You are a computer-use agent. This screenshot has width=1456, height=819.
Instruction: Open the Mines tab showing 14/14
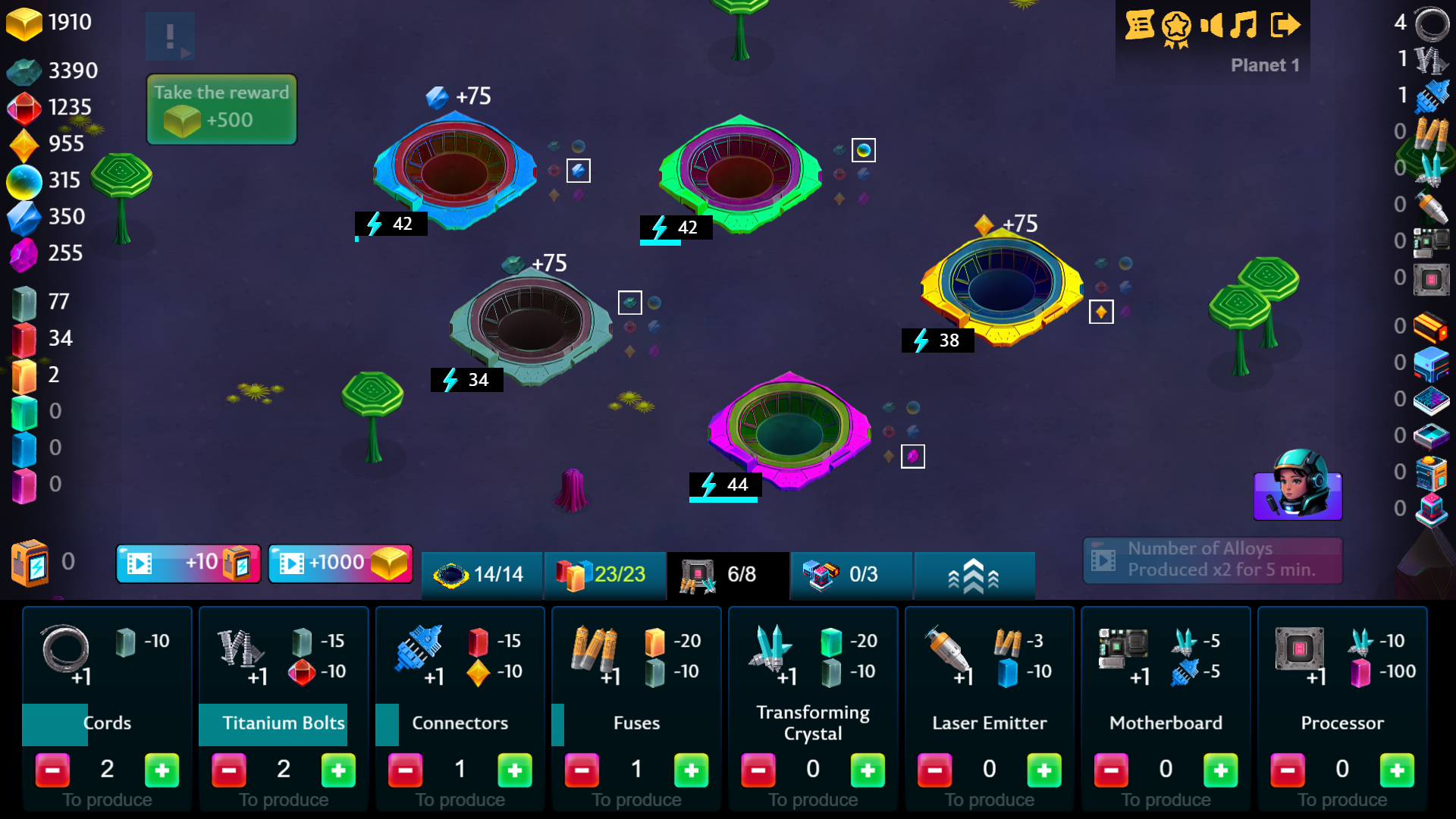pyautogui.click(x=481, y=575)
